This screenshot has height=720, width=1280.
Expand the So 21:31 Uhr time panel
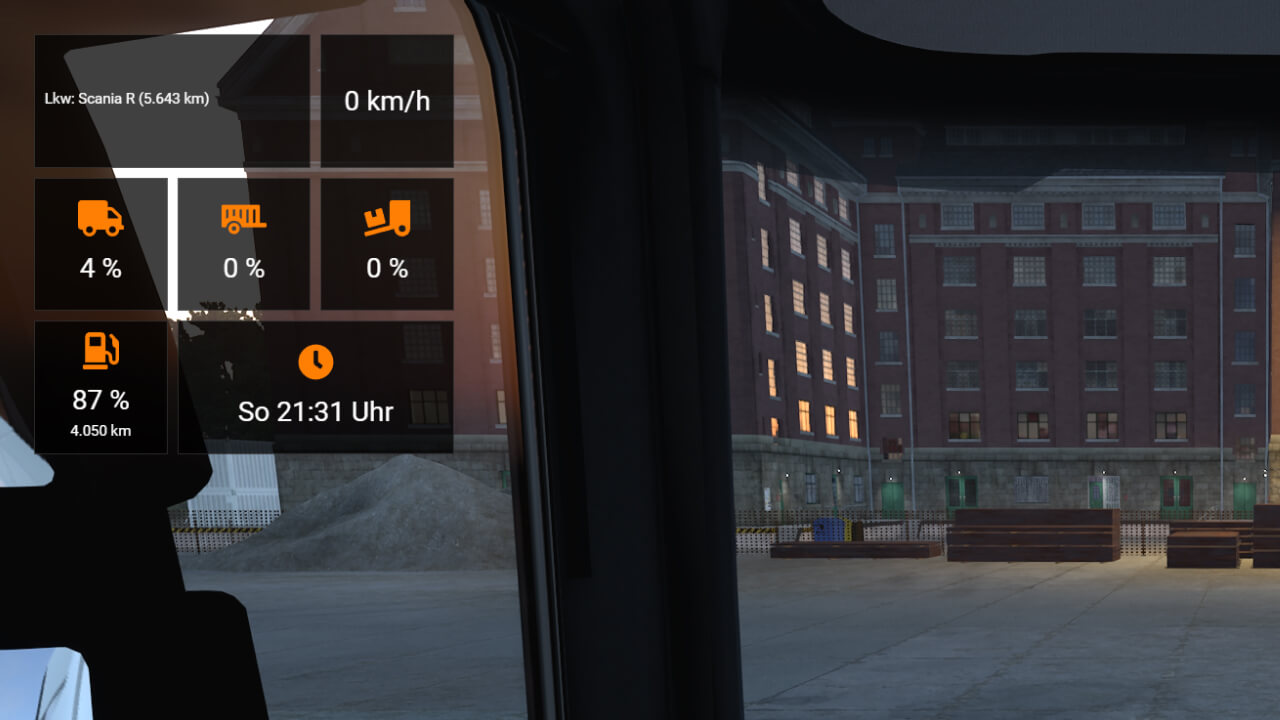315,387
